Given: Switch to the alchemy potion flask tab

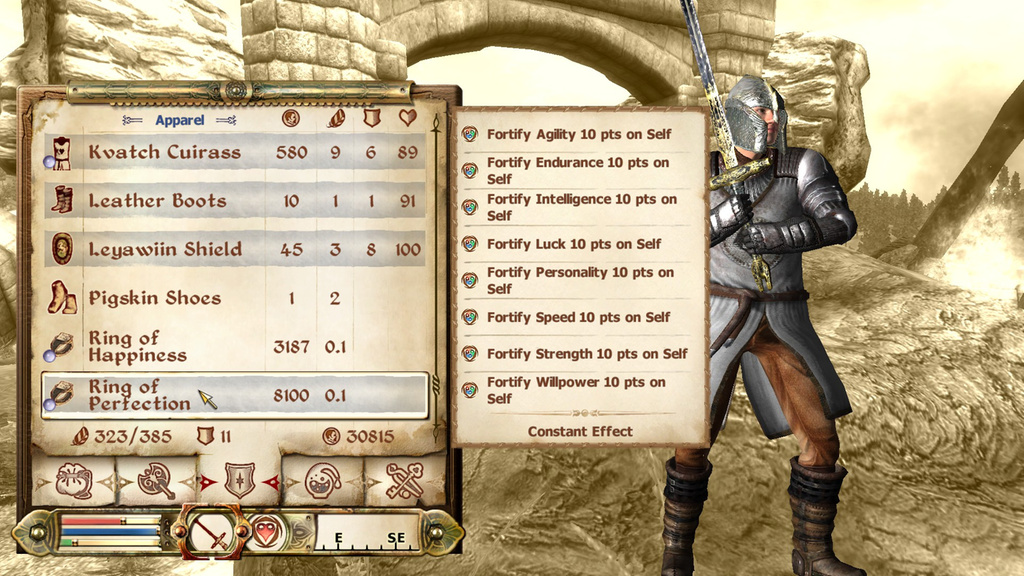Looking at the screenshot, I should 322,482.
